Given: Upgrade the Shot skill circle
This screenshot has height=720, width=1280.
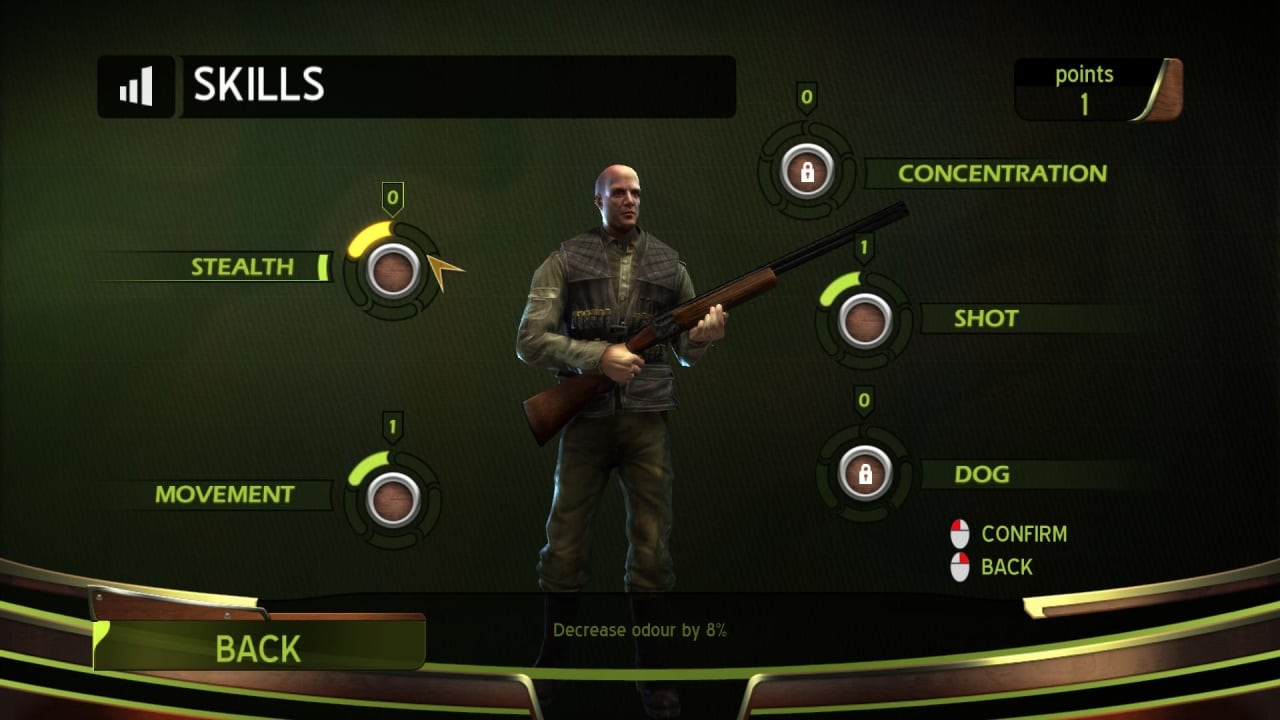Looking at the screenshot, I should tap(864, 320).
